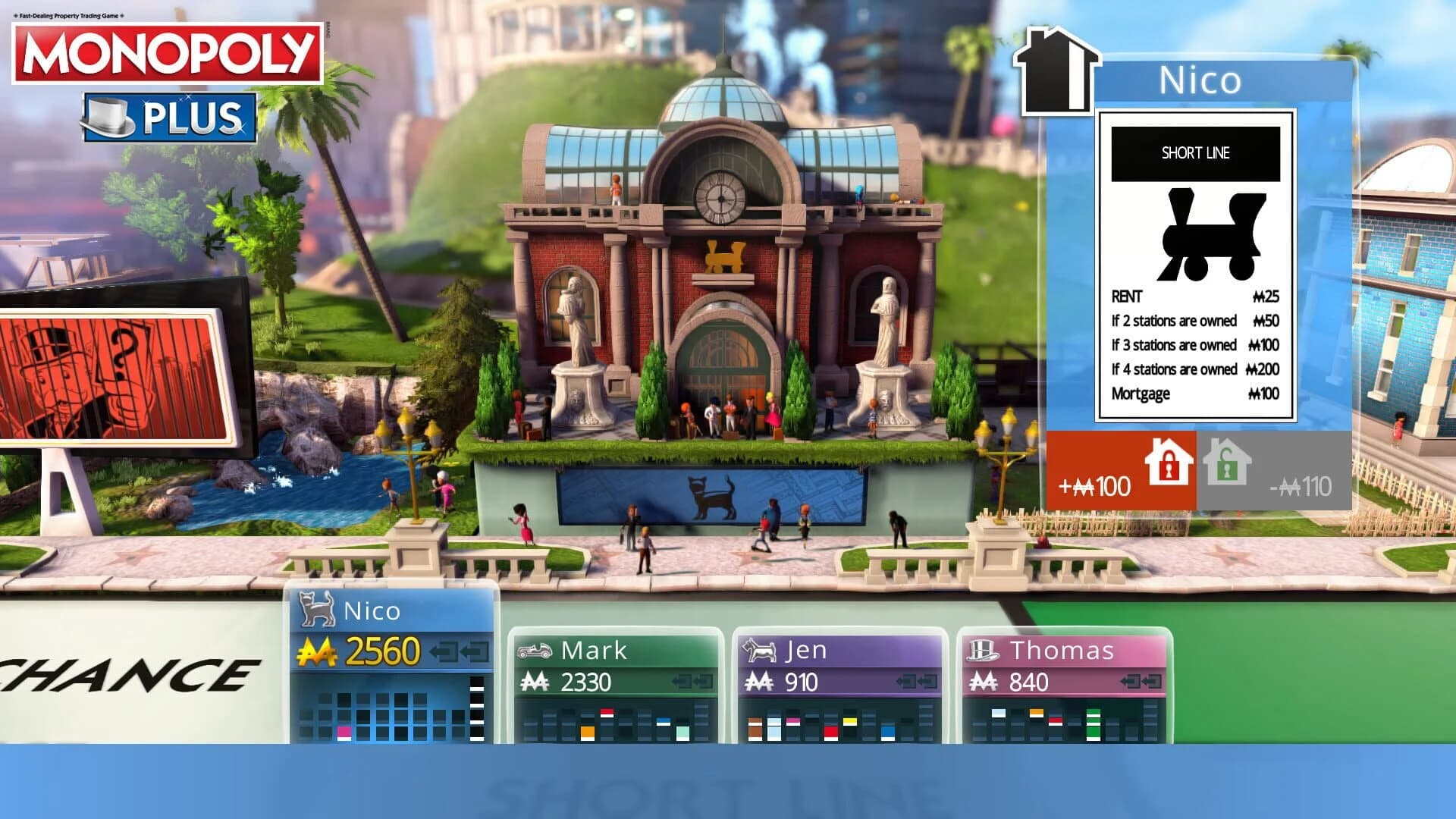Select Thomas's top hat token icon

coord(984,651)
